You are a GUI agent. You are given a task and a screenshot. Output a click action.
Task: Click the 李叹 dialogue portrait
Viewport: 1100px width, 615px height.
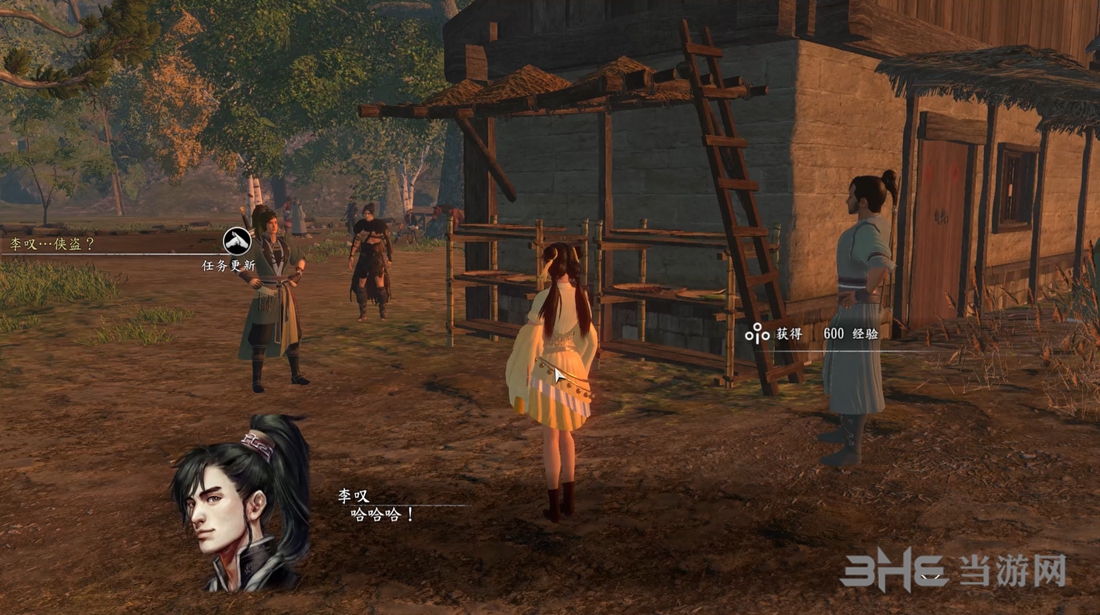241,505
